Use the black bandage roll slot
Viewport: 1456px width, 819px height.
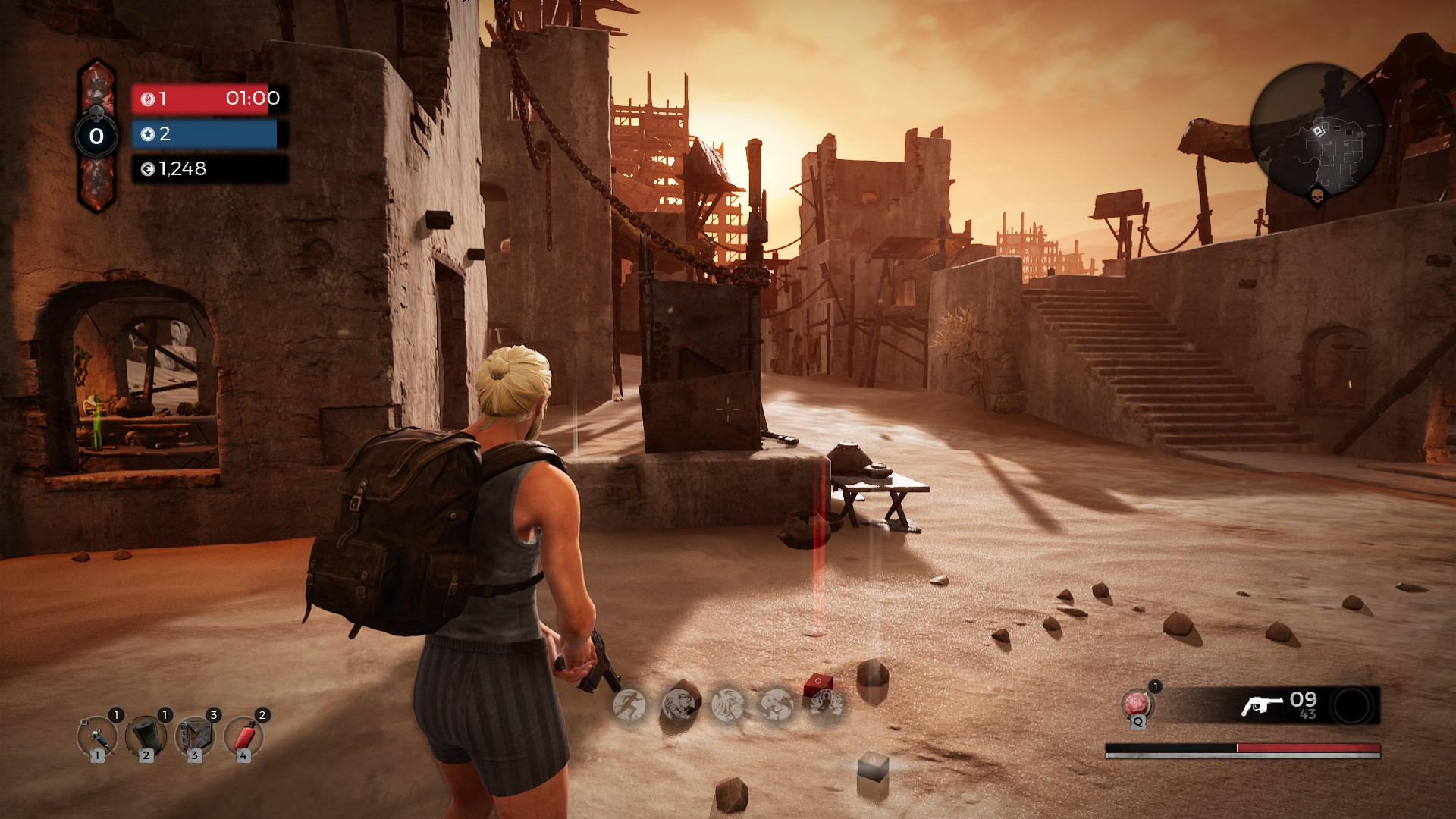[146, 736]
